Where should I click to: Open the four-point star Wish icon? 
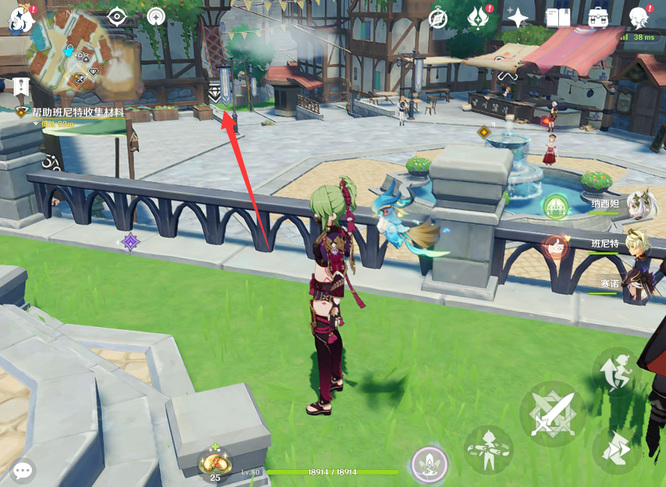(x=518, y=16)
